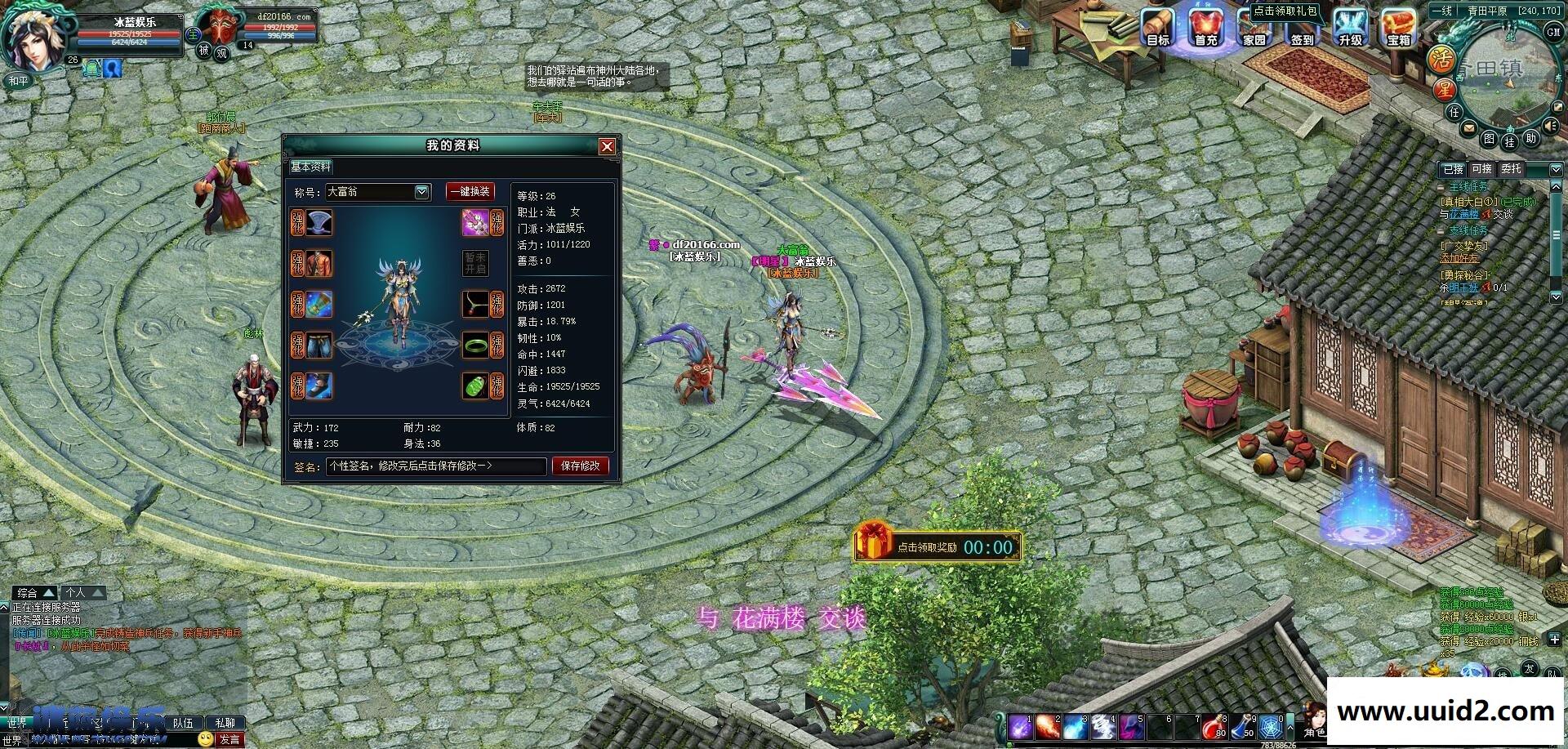Click the 保存修改 save changes button
Screen dimensions: 1568x749
click(x=580, y=466)
